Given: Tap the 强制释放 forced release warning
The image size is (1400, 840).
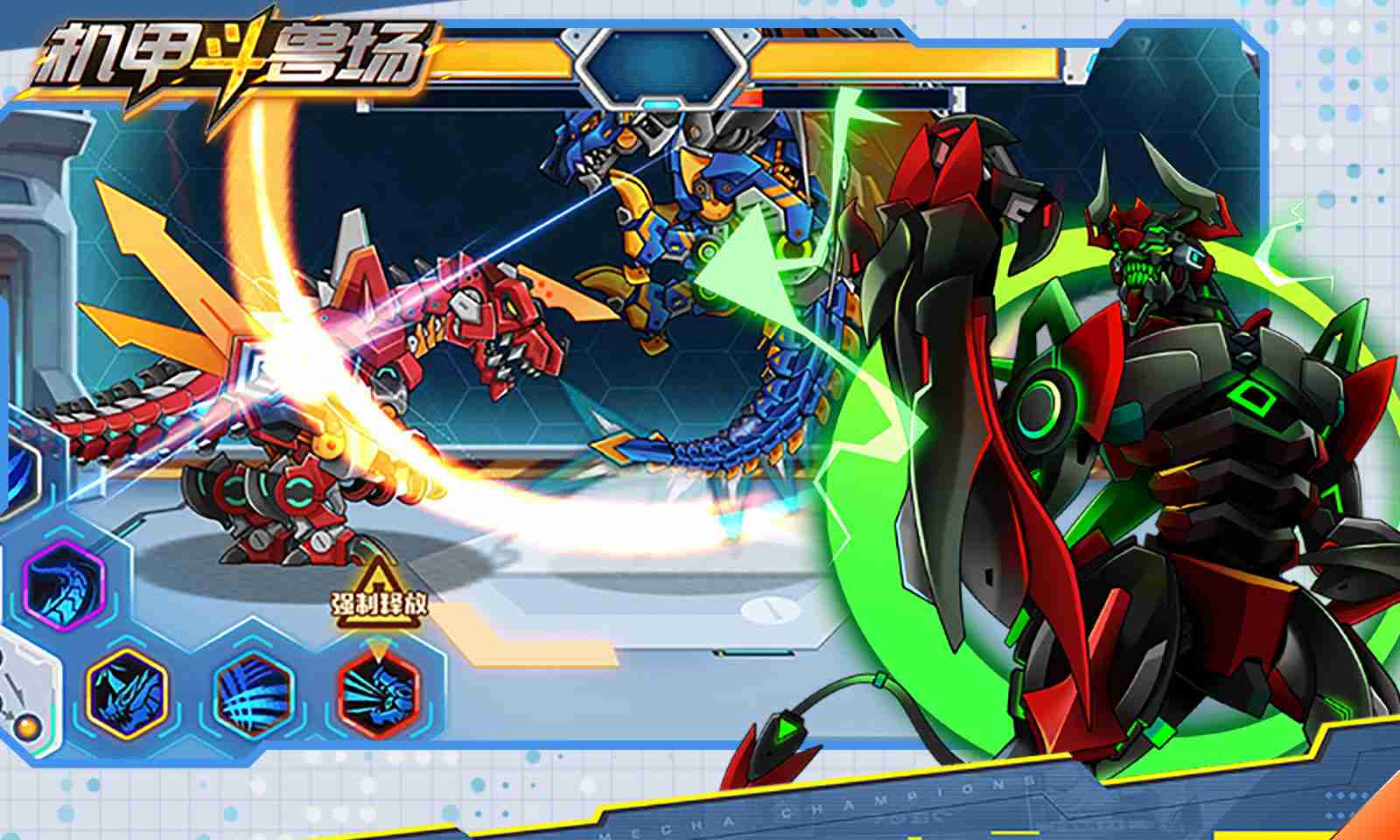Looking at the screenshot, I should pos(380,596).
